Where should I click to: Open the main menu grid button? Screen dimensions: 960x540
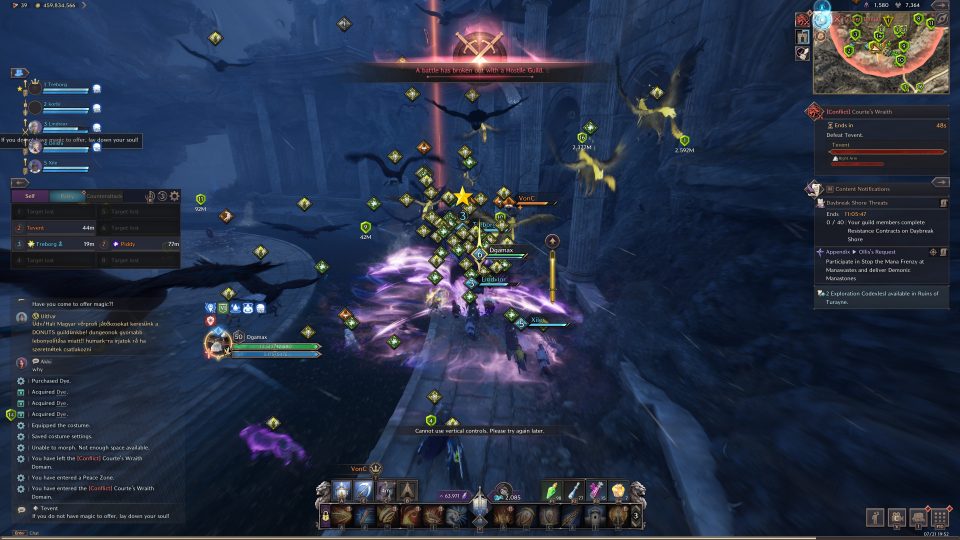(x=939, y=517)
